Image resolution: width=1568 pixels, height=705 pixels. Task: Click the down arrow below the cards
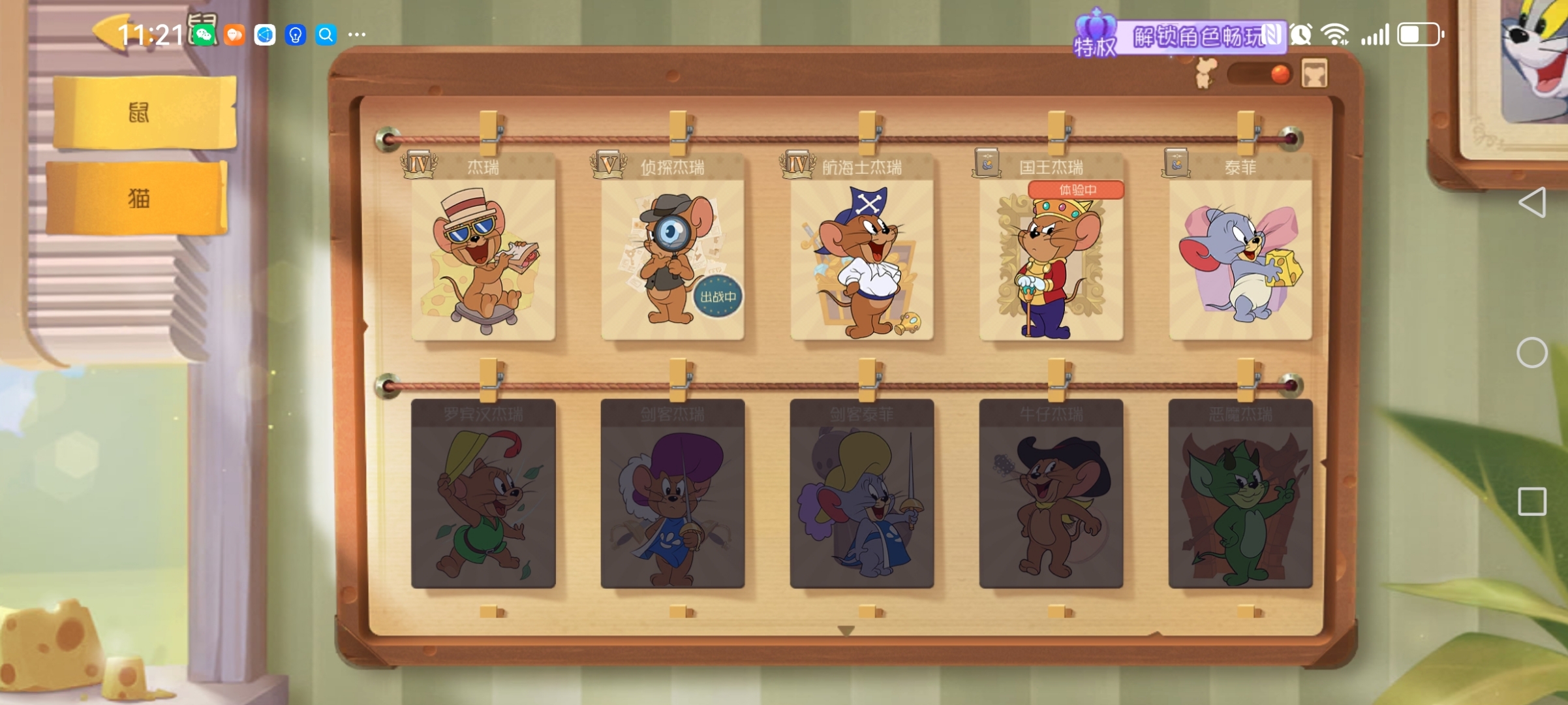click(x=846, y=631)
